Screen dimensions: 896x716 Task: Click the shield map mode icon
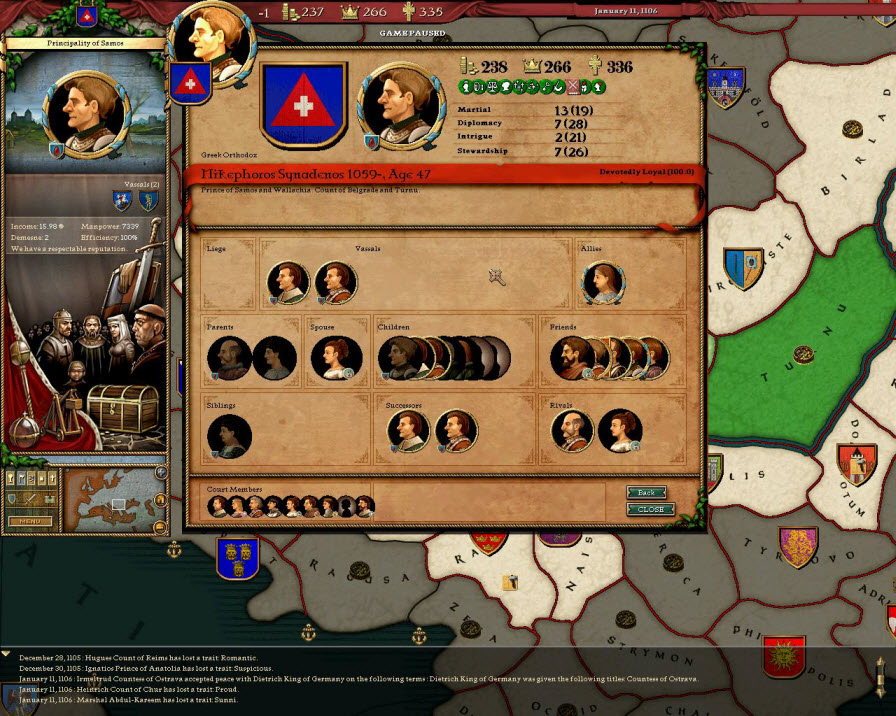pos(12,499)
